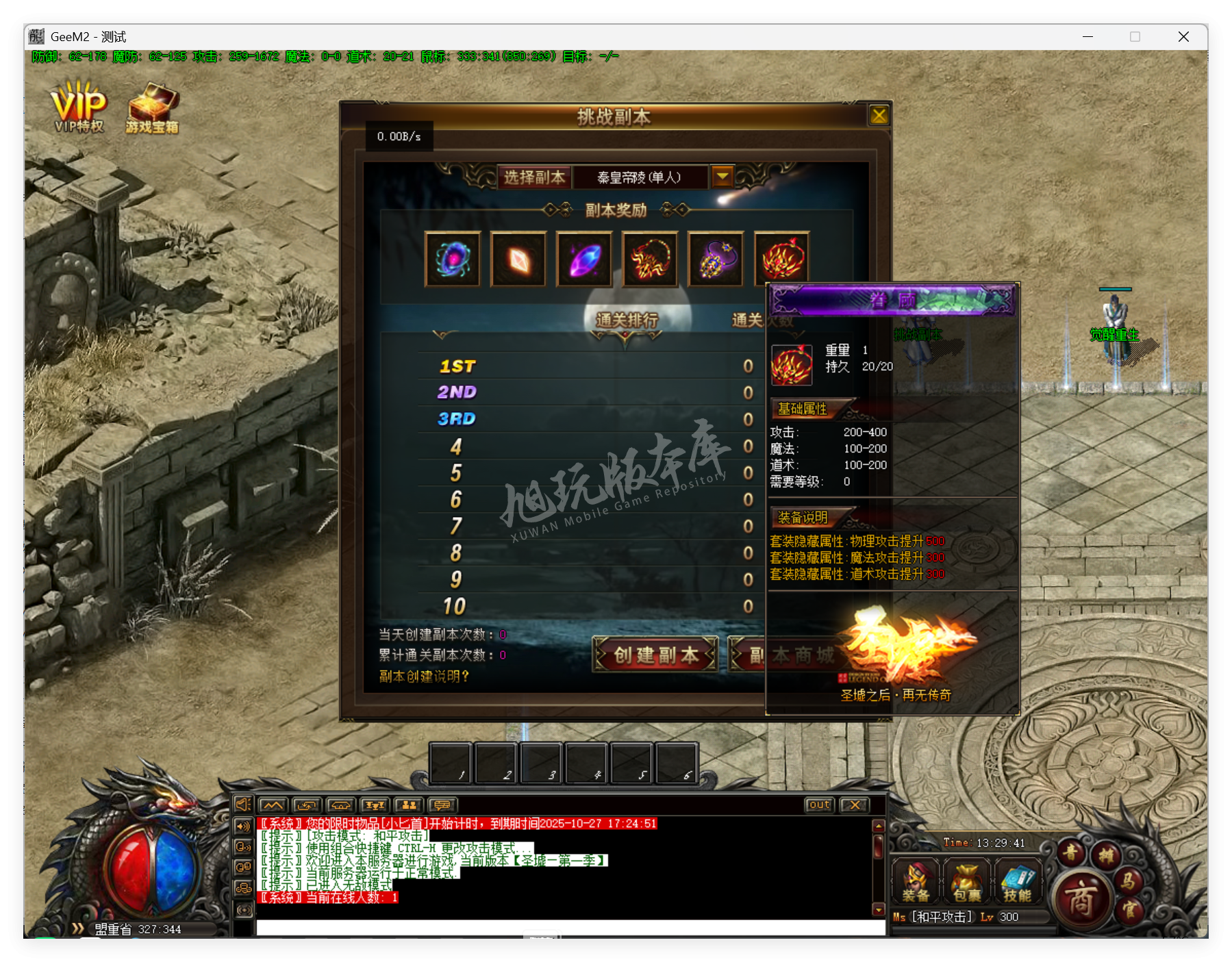Open the 选择副本 dungeon dropdown arrow
1232x962 pixels.
[x=722, y=177]
